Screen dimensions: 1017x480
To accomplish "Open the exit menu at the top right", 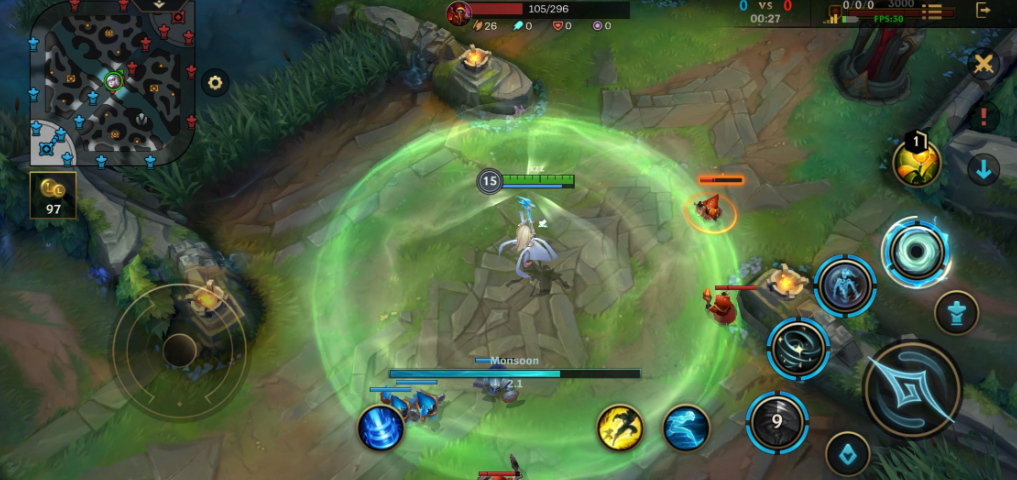I will tap(985, 11).
